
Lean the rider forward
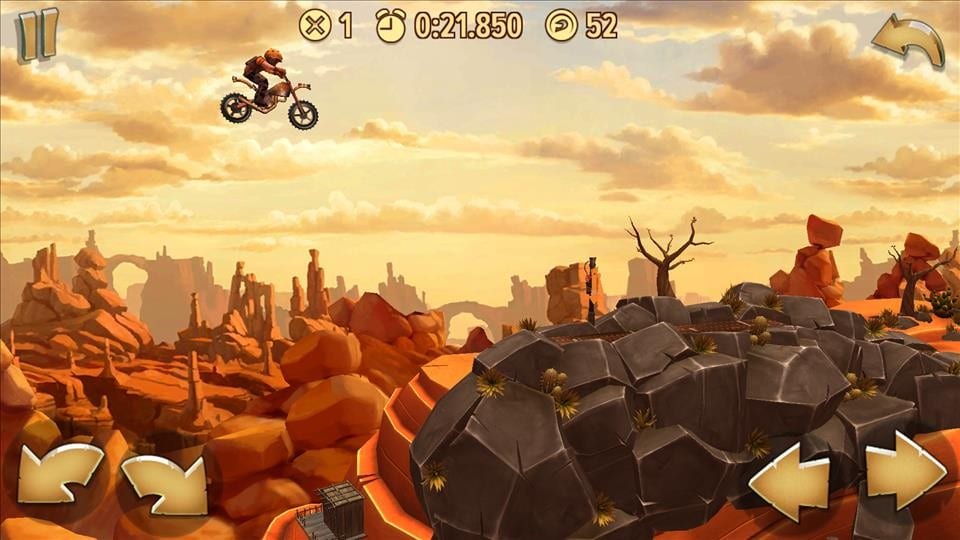tap(164, 482)
